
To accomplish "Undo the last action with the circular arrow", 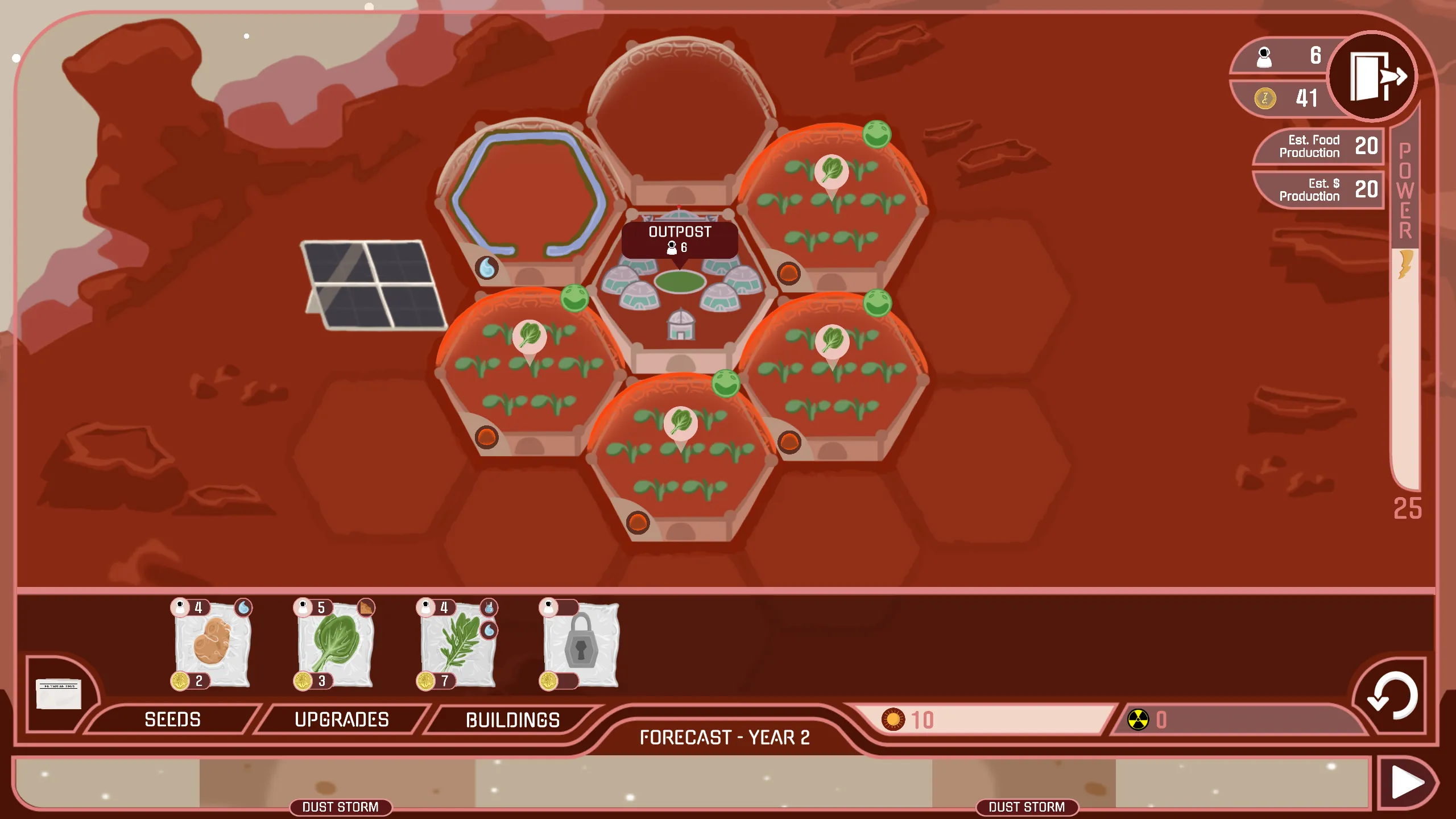I will (x=1391, y=696).
